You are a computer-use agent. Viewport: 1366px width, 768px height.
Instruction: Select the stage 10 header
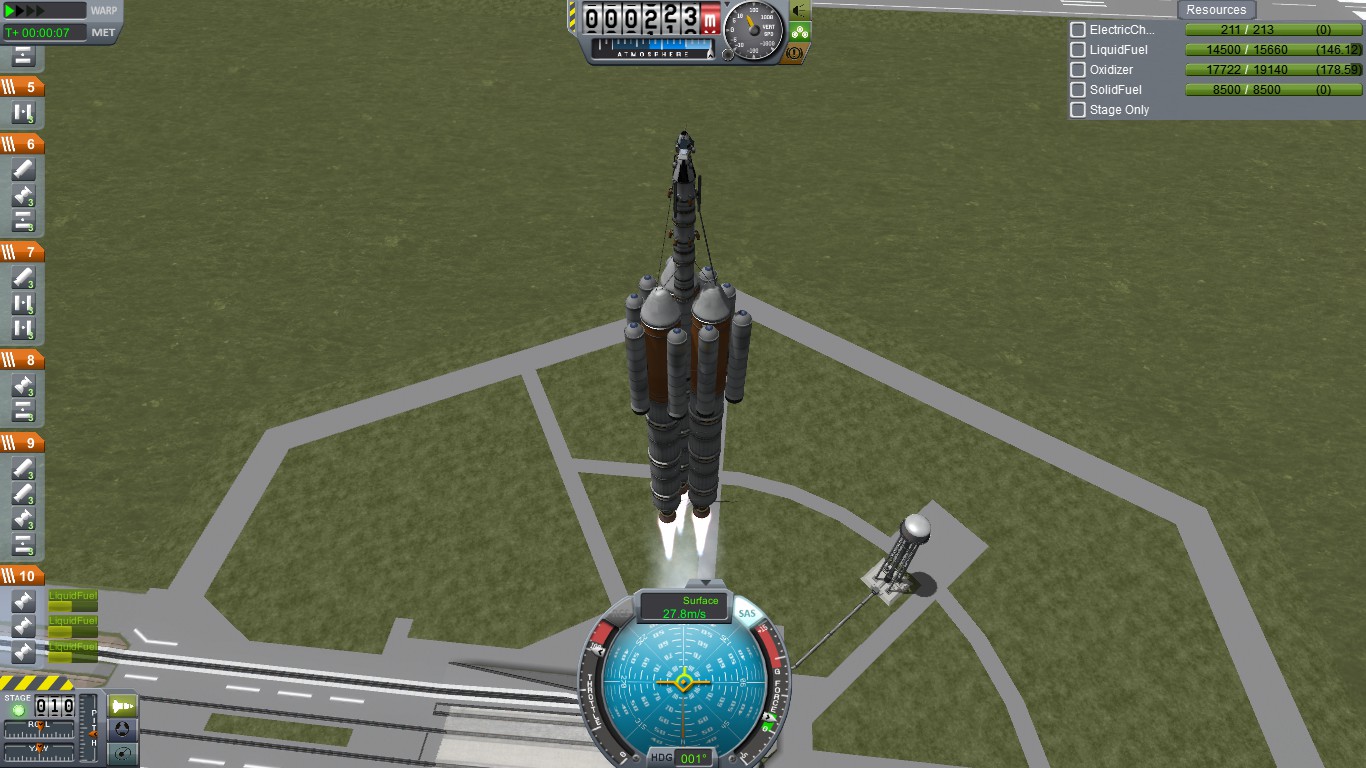click(22, 576)
